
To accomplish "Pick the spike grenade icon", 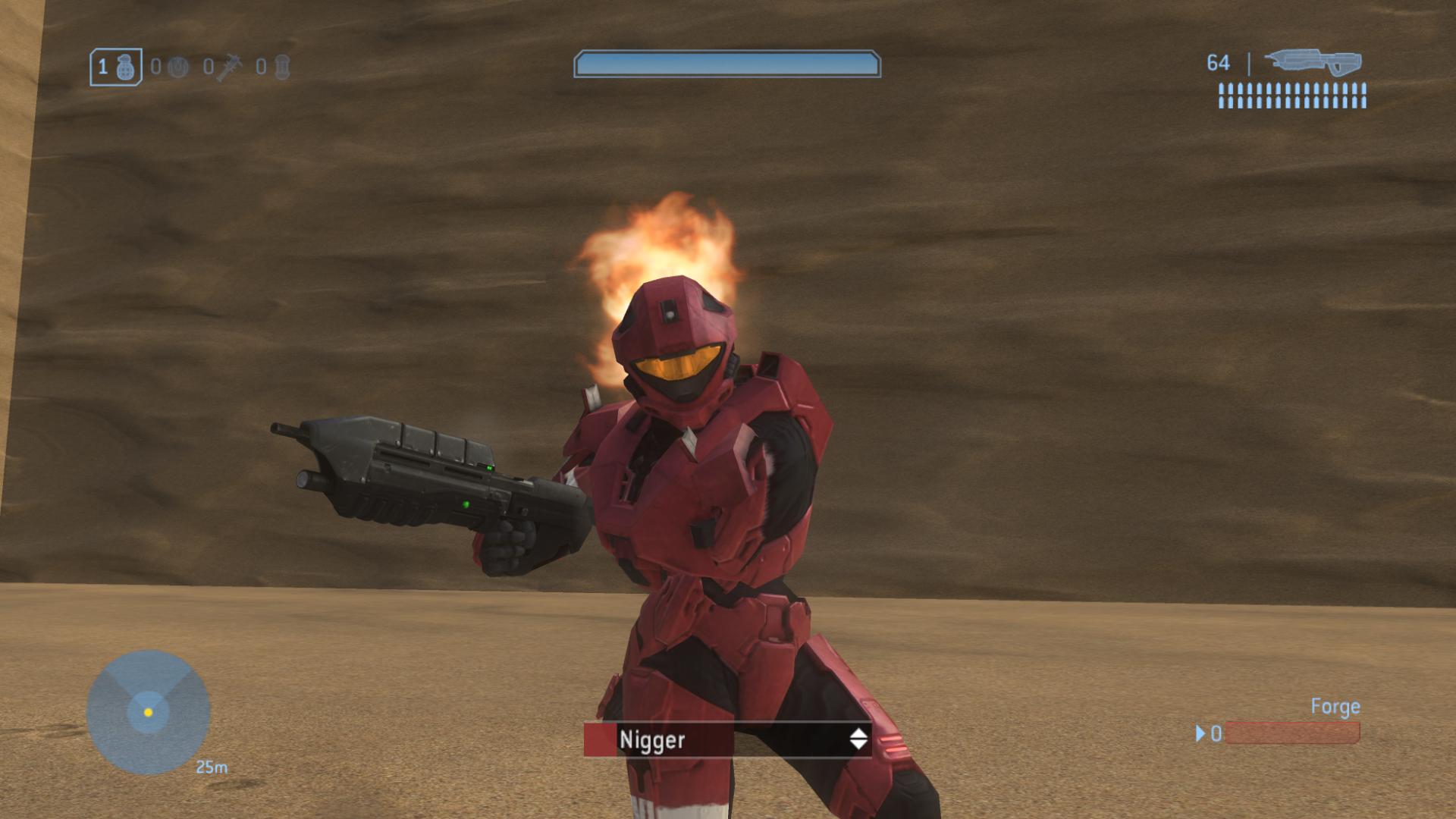I will pos(228,67).
